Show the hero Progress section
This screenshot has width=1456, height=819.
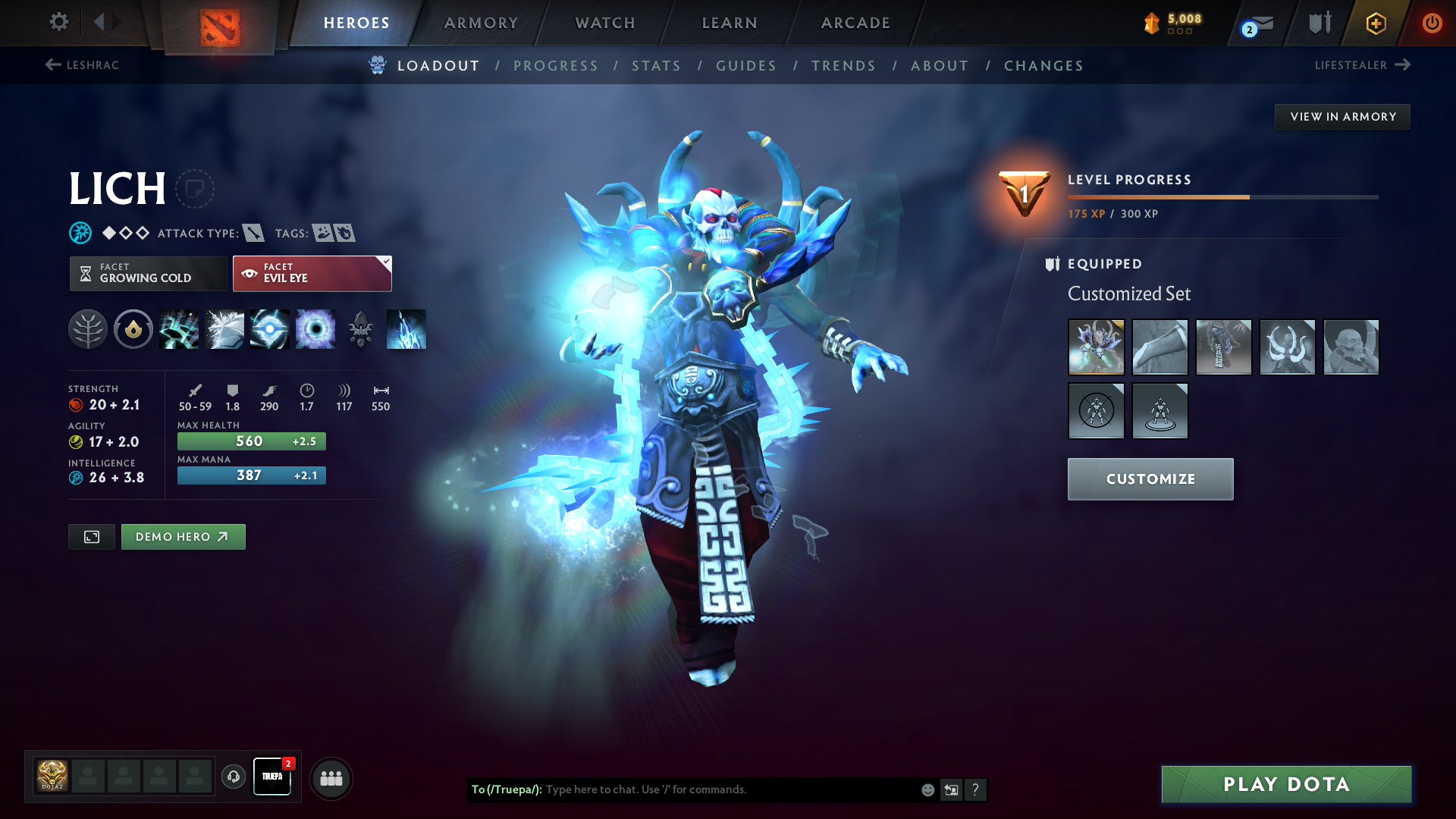(556, 66)
